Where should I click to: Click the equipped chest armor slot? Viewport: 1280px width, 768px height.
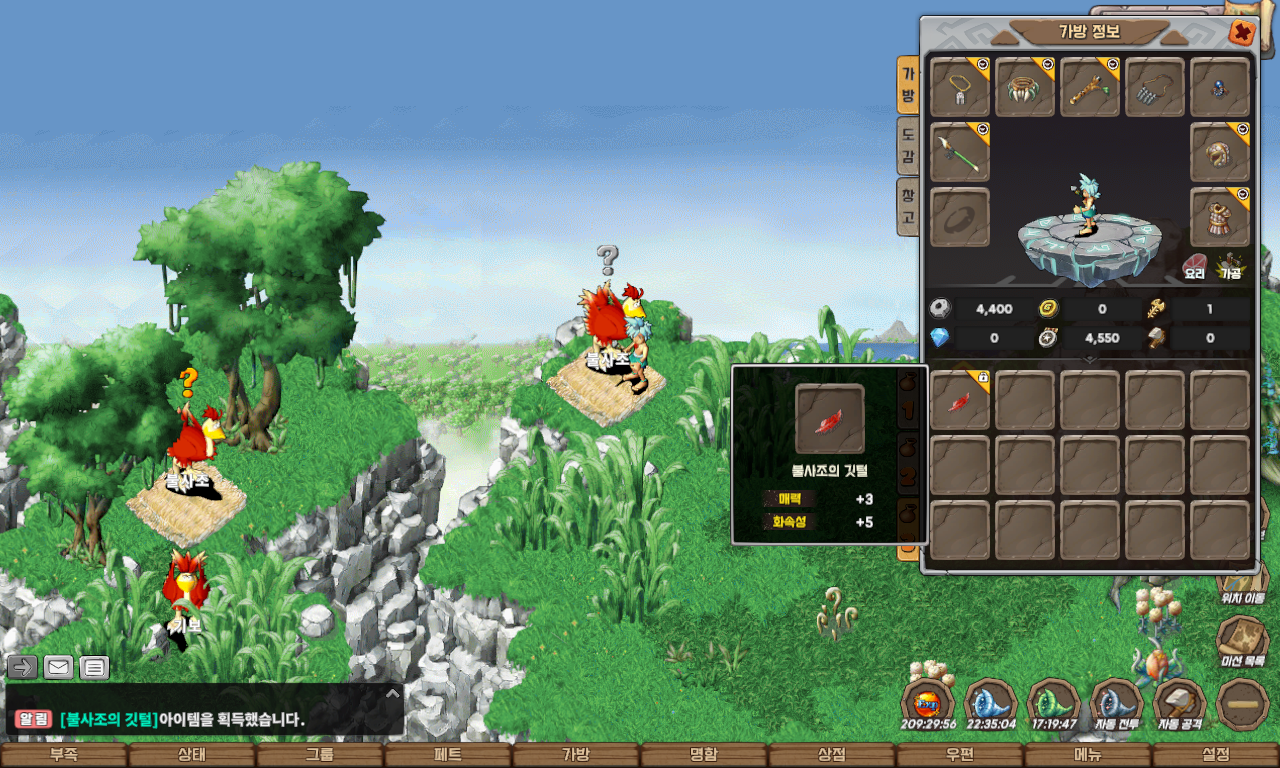(1220, 217)
